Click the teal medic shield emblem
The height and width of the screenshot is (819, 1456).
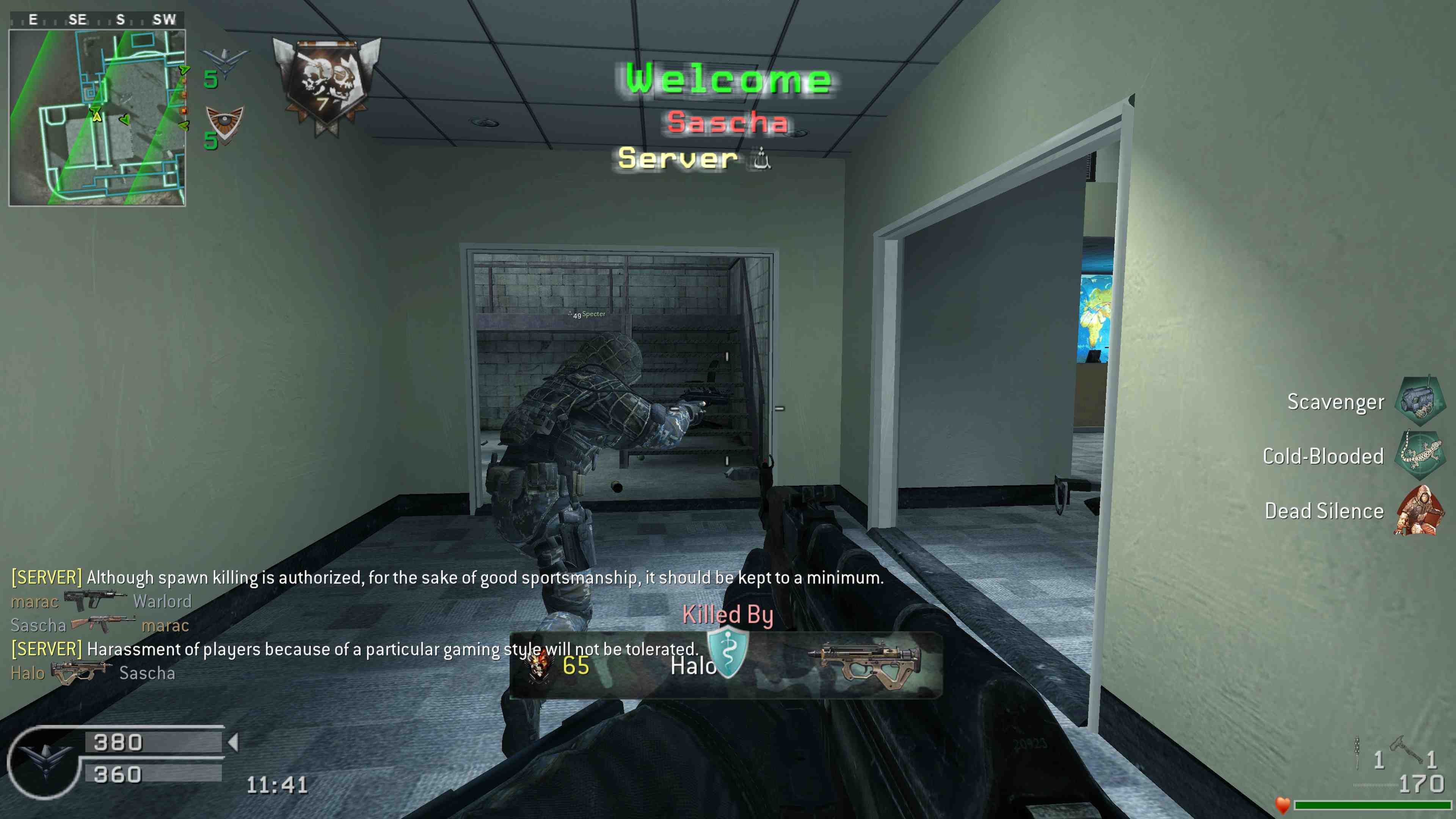tap(728, 652)
